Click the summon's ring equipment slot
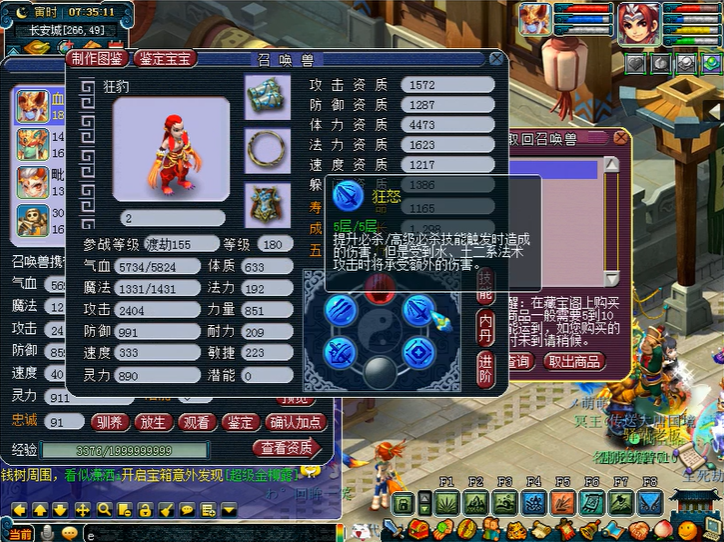The height and width of the screenshot is (542, 724). pos(267,148)
